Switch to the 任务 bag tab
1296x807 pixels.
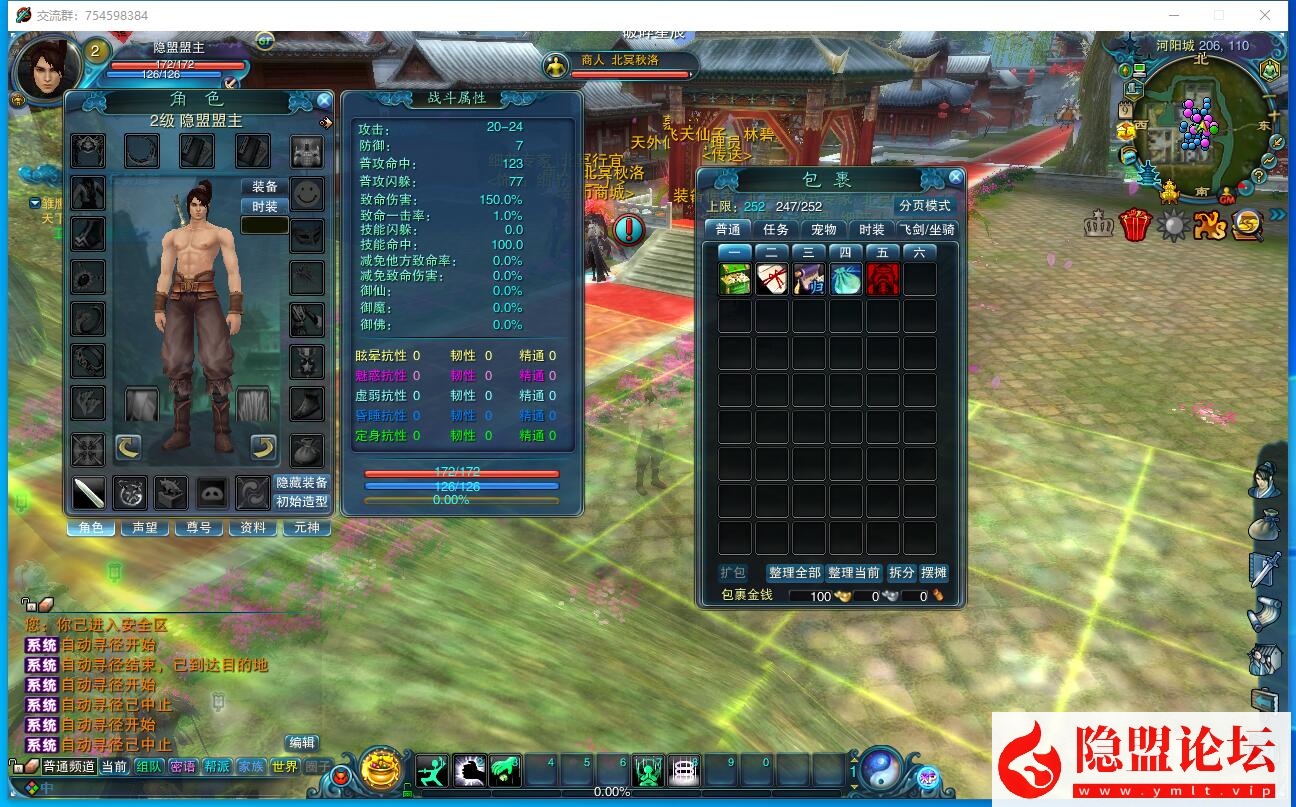[x=776, y=230]
